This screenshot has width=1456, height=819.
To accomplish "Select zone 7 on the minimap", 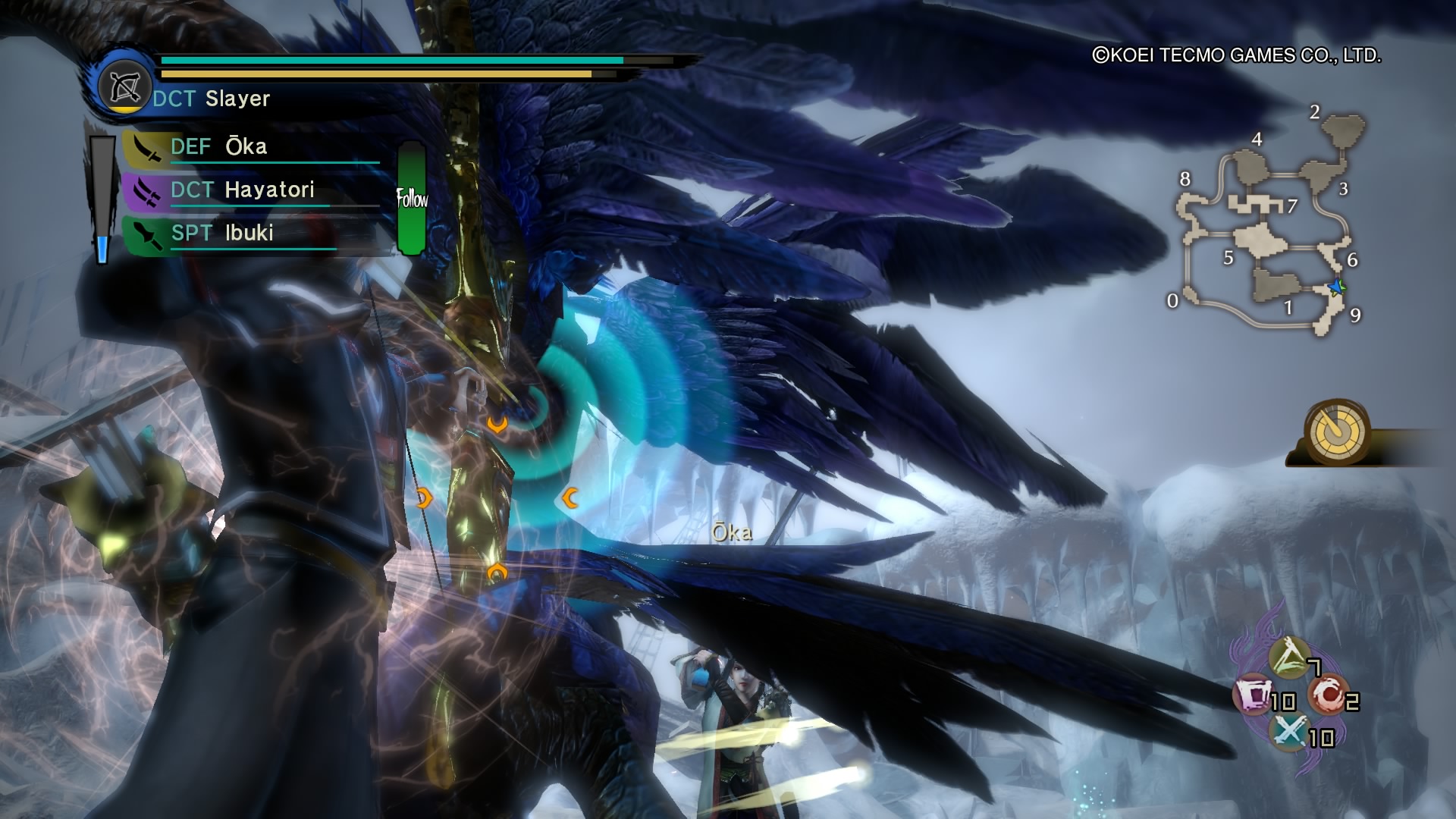I will click(1292, 206).
